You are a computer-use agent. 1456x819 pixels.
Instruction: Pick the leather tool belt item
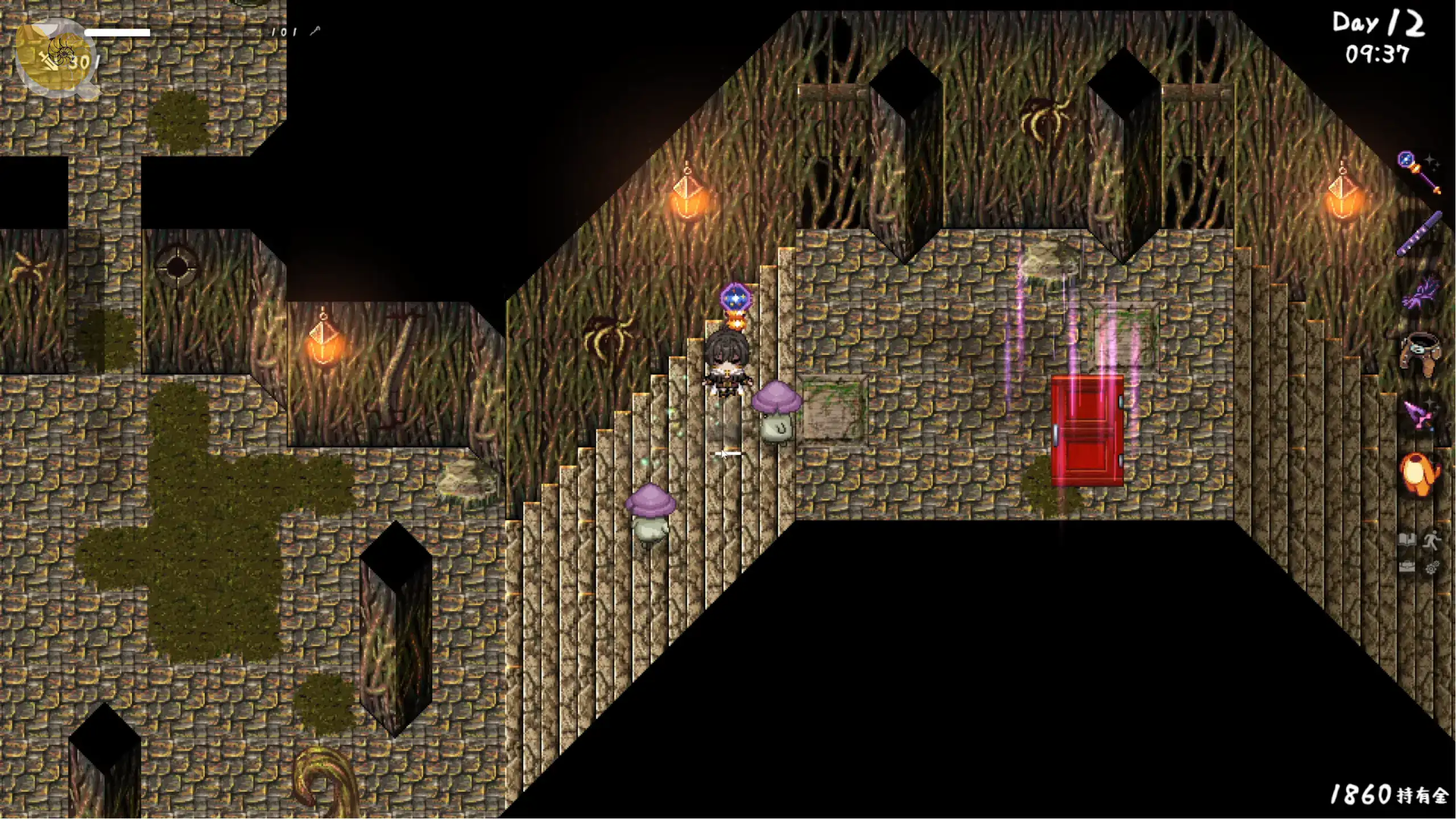(1420, 354)
